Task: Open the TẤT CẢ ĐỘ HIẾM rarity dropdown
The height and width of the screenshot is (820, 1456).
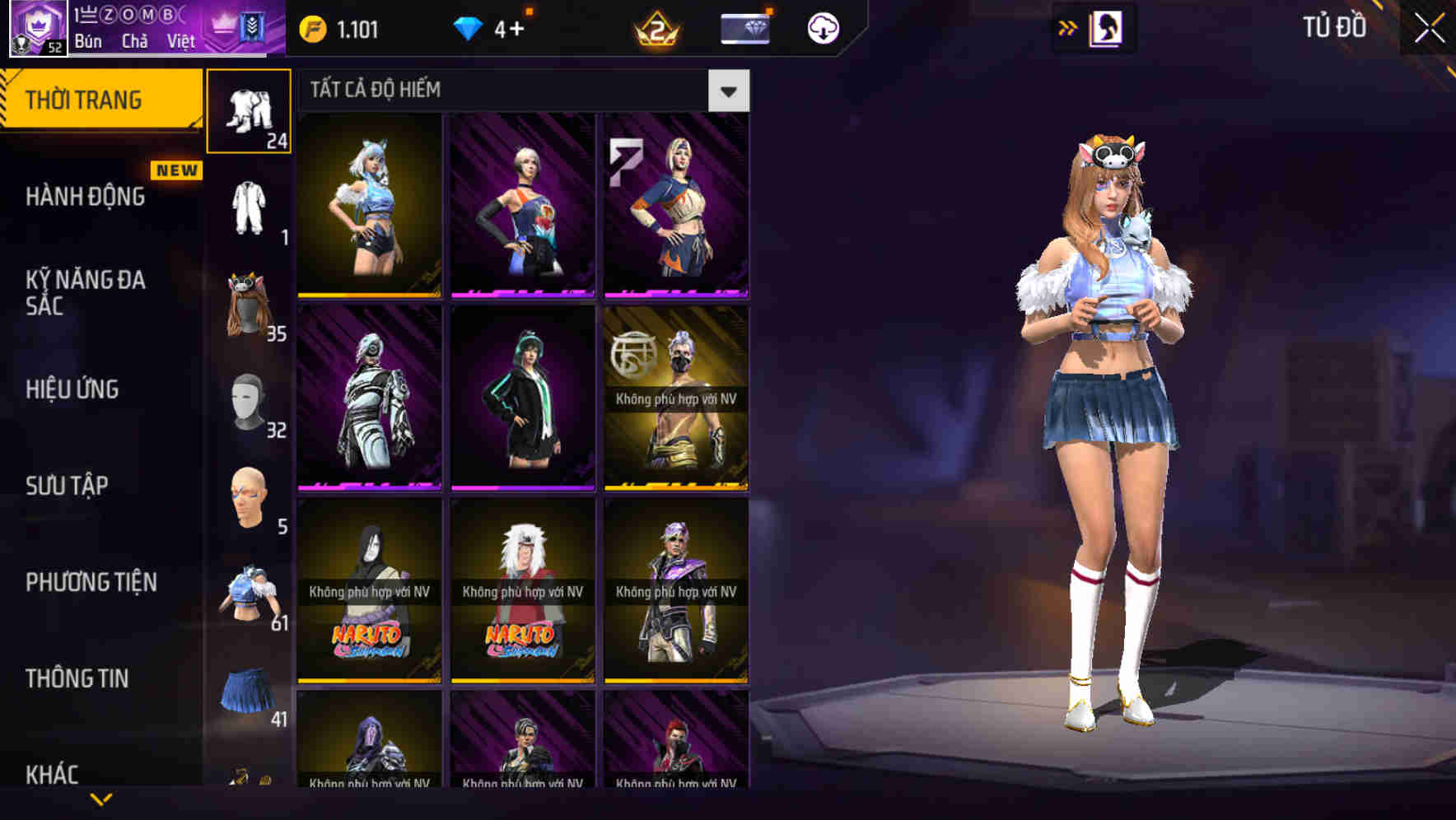Action: (x=728, y=90)
